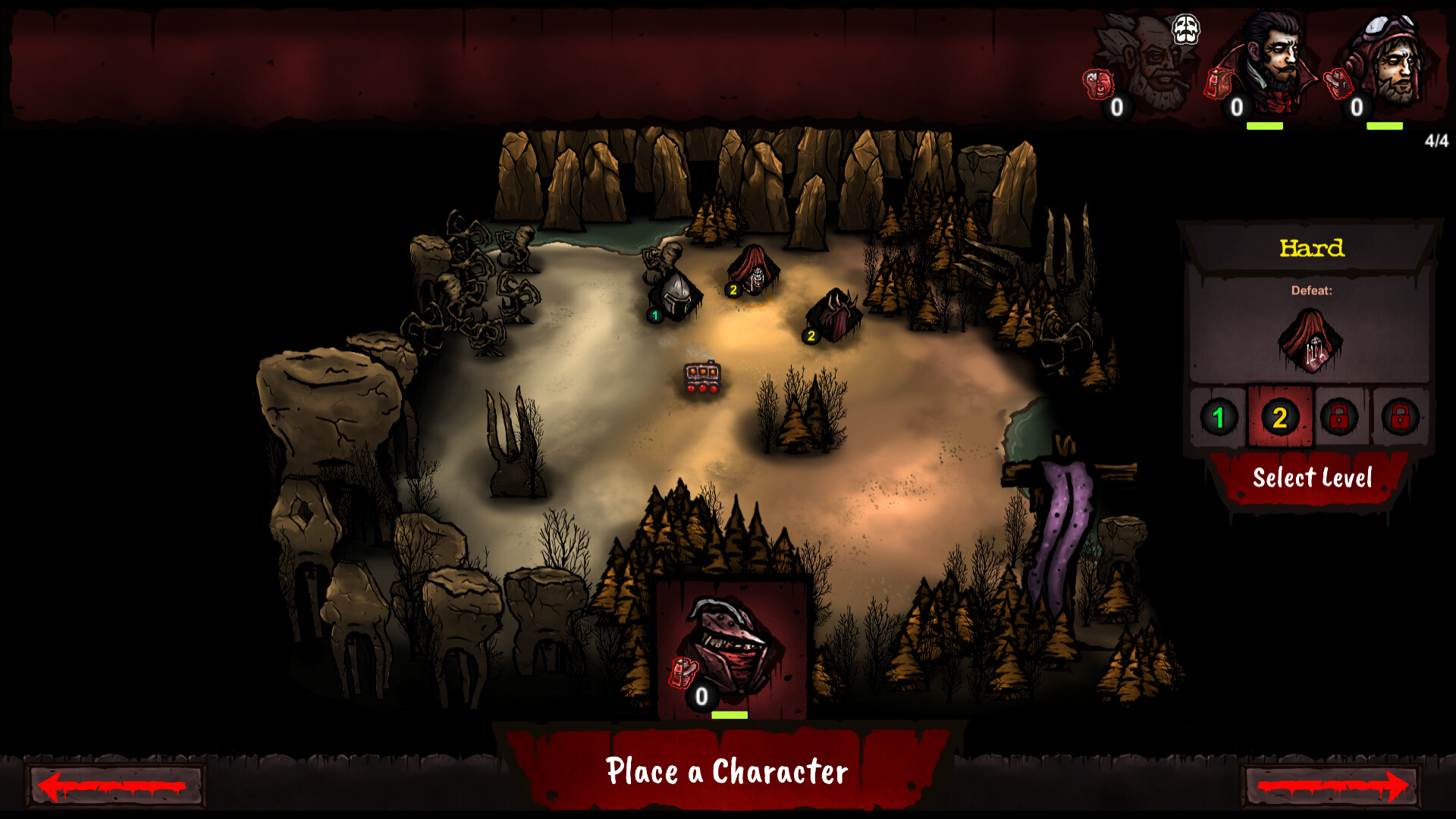Image resolution: width=1456 pixels, height=819 pixels.
Task: Click the heart icon next to the pilot portrait
Action: tap(1338, 83)
